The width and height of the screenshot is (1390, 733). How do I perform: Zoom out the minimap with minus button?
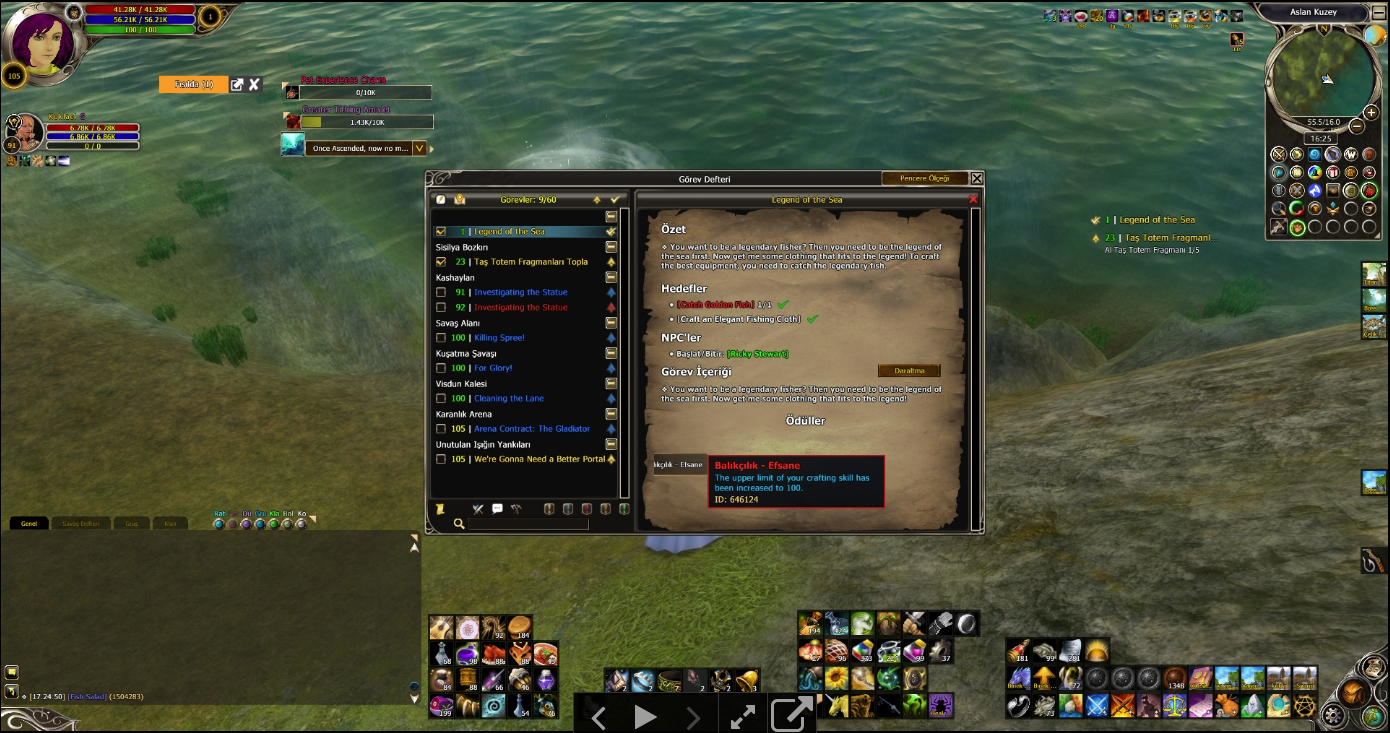(x=1357, y=127)
